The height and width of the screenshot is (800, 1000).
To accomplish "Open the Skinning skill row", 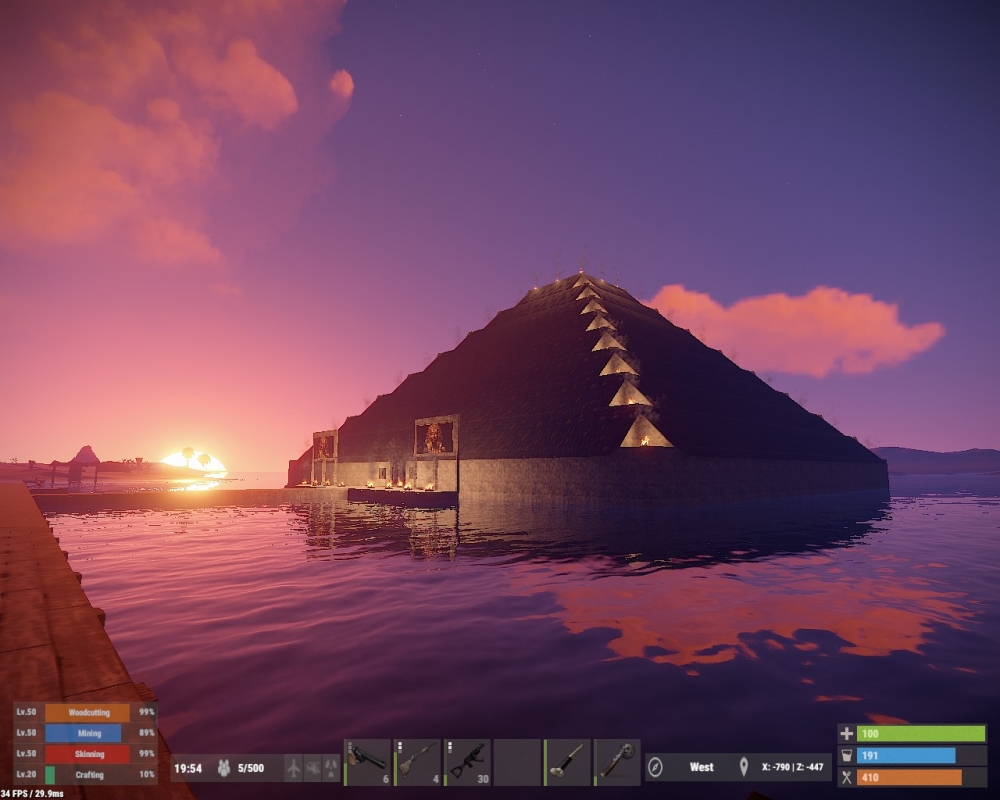I will pyautogui.click(x=86, y=754).
